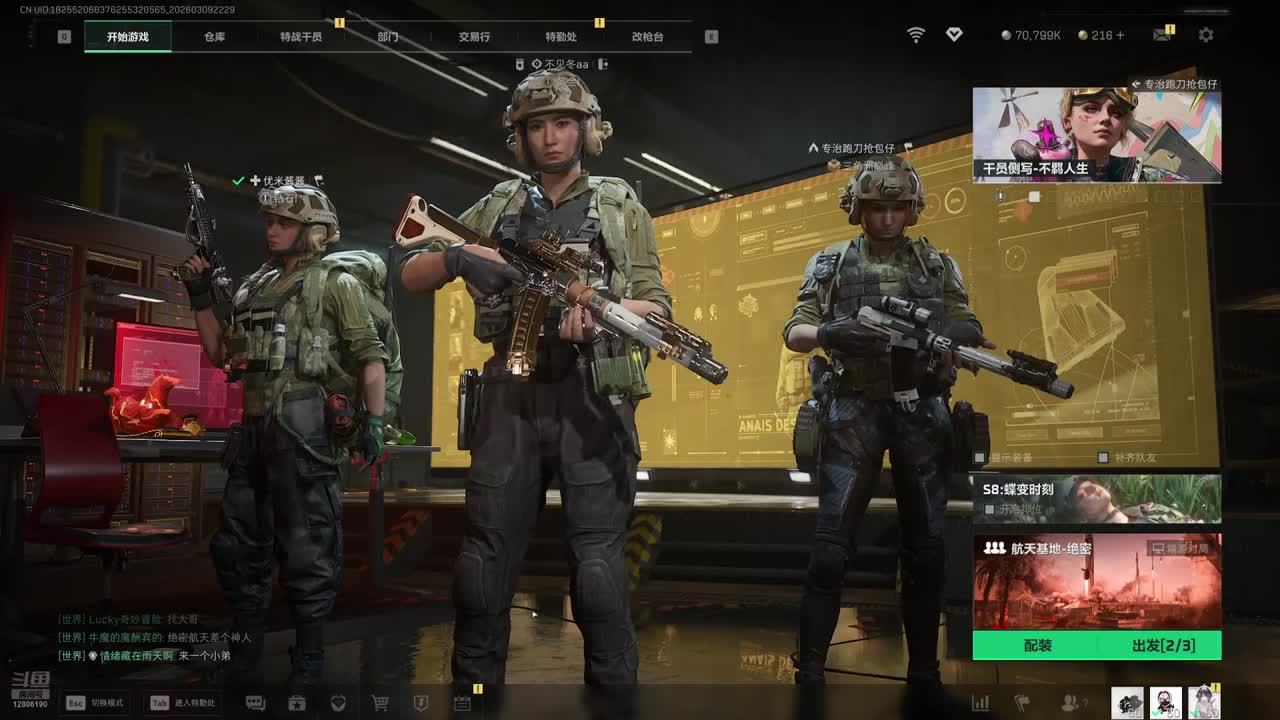Toggle the 补齐队友 checkbox
Viewport: 1280px width, 720px height.
pos(1103,458)
